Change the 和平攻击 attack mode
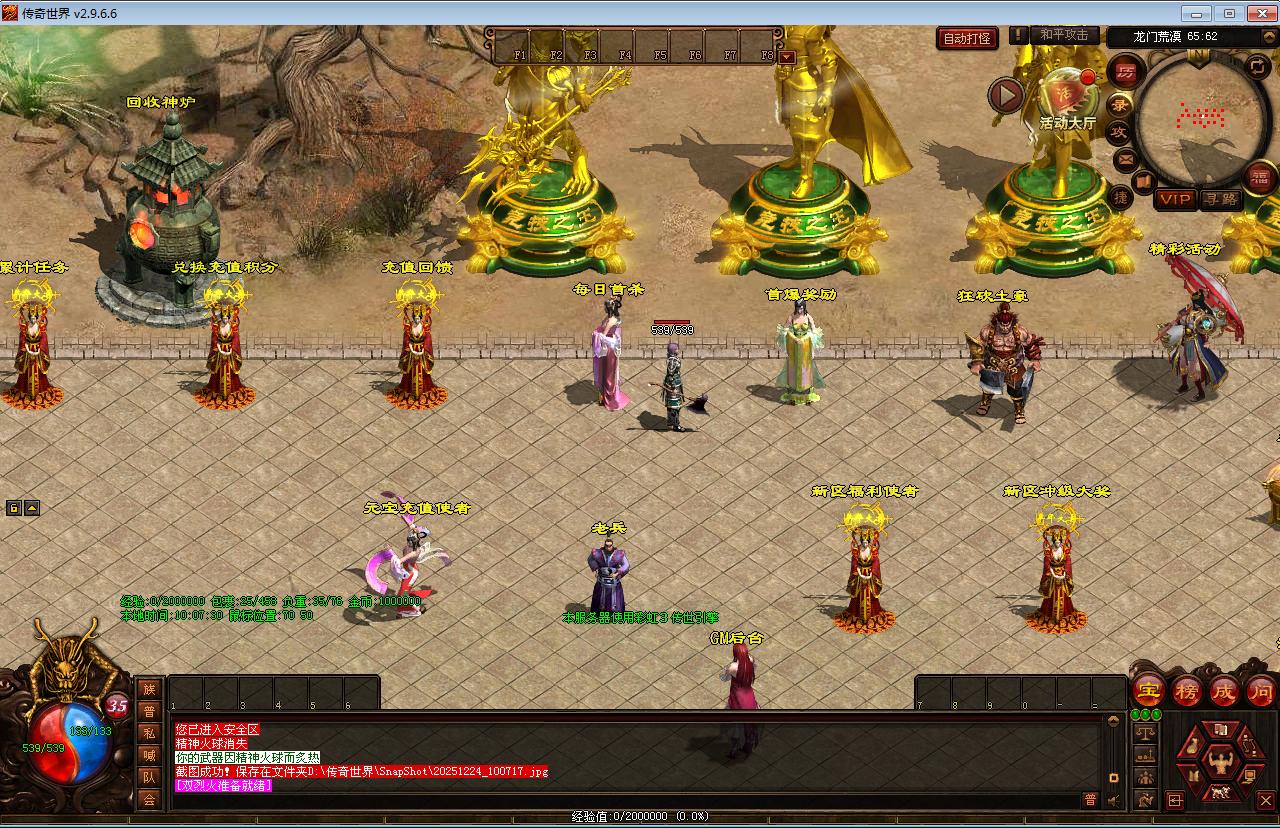Screen dimensions: 1280x828 (x=1063, y=35)
